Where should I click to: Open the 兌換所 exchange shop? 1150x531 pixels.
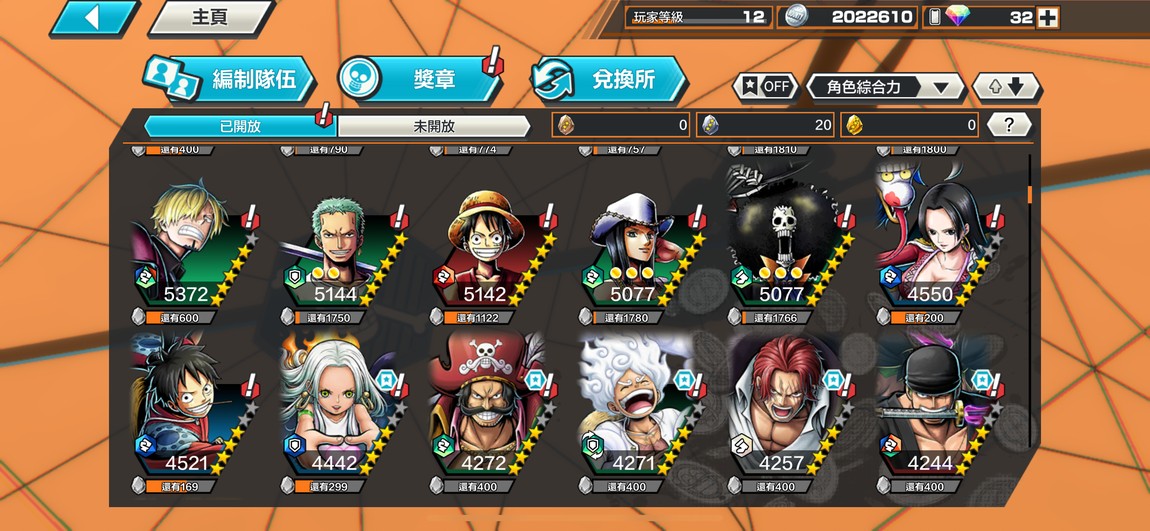(x=610, y=80)
